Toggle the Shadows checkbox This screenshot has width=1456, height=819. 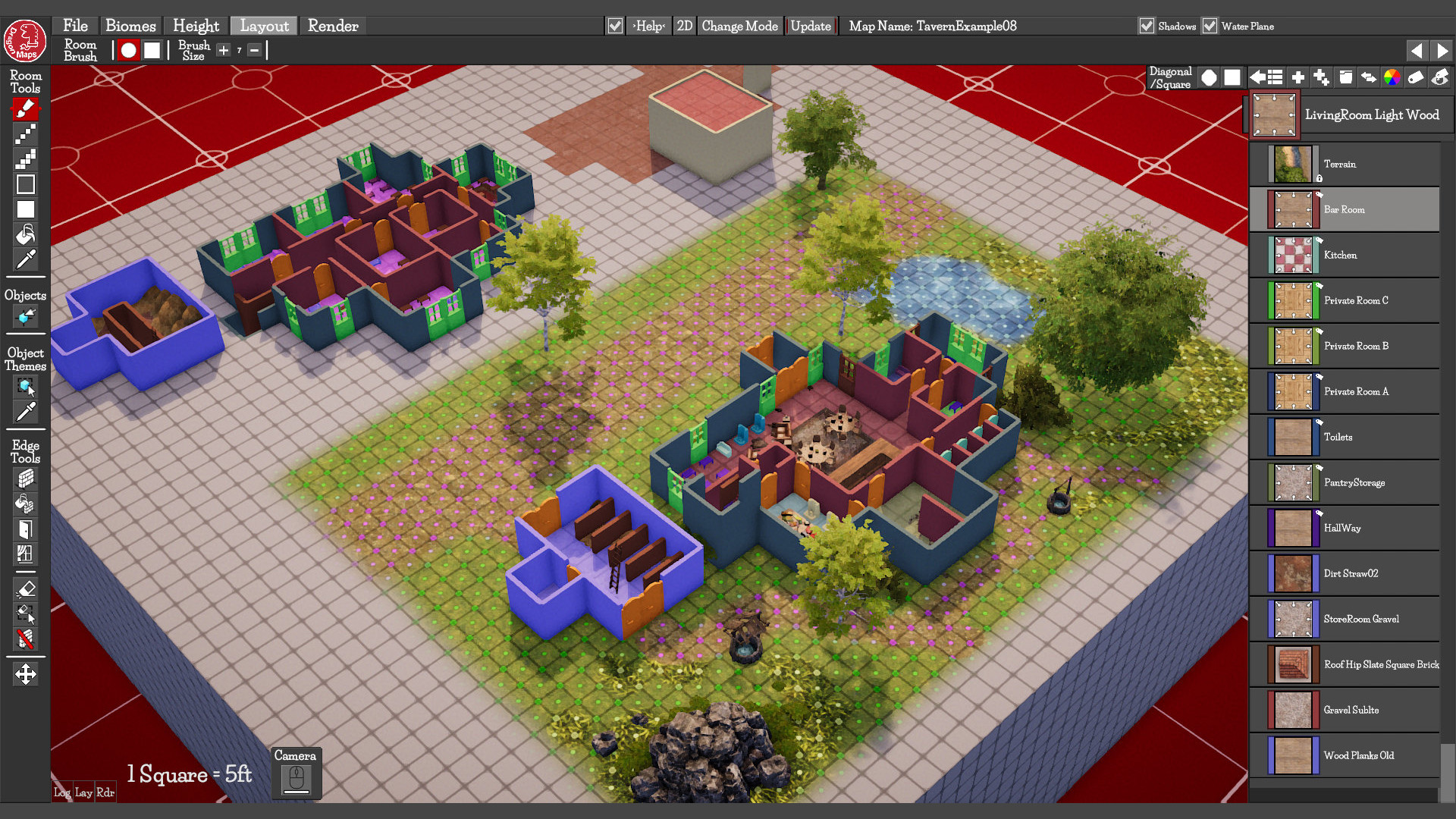[x=1147, y=26]
